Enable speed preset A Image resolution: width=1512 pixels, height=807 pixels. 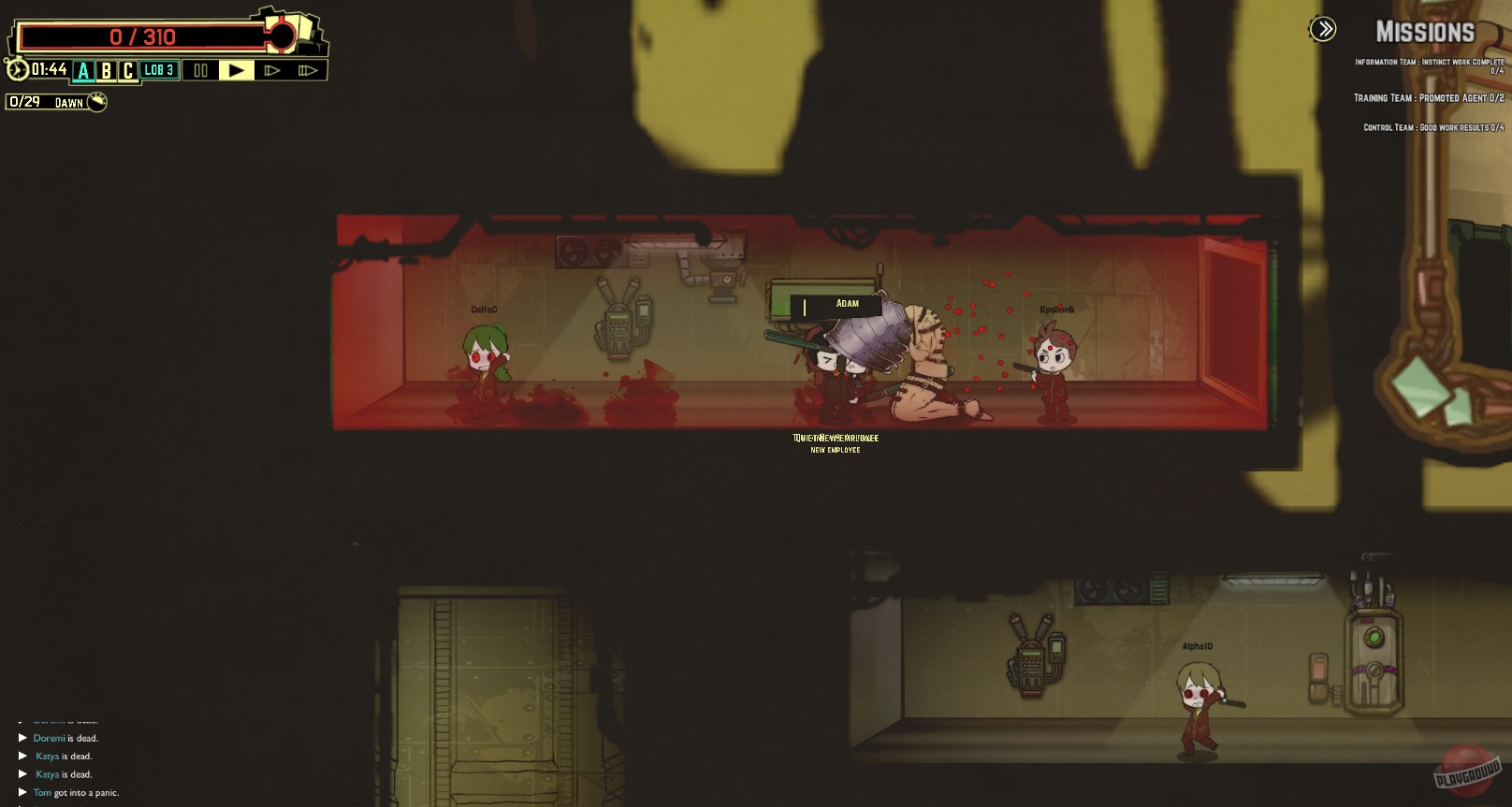84,69
